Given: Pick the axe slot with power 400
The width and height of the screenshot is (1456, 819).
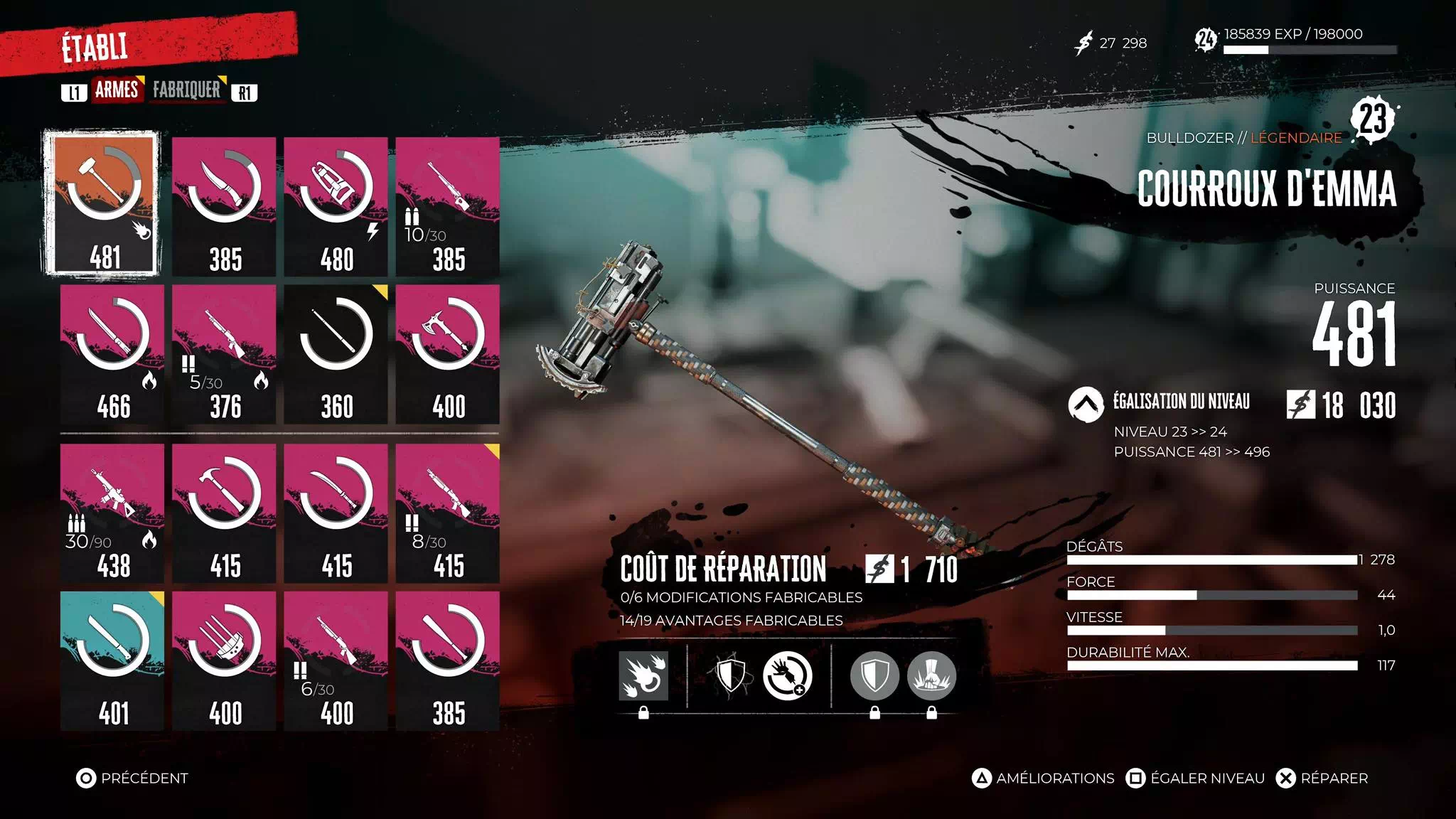Looking at the screenshot, I should coord(447,354).
